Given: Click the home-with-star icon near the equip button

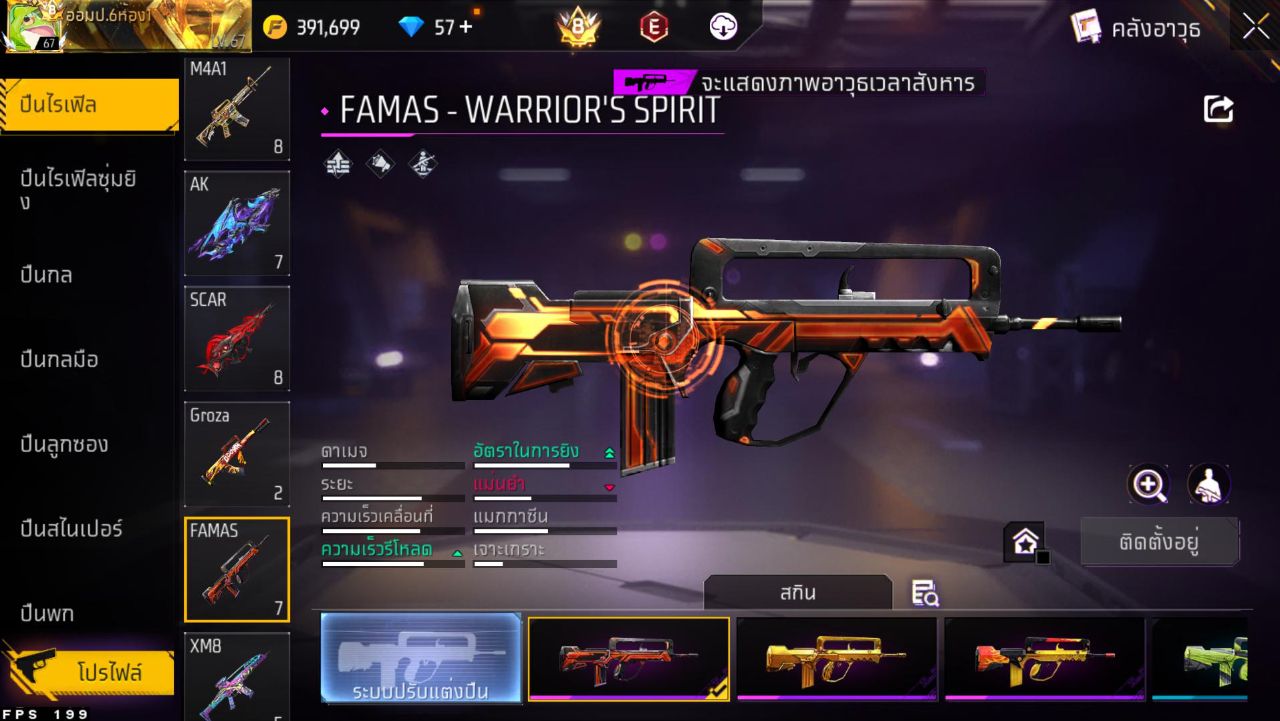Looking at the screenshot, I should (1025, 542).
